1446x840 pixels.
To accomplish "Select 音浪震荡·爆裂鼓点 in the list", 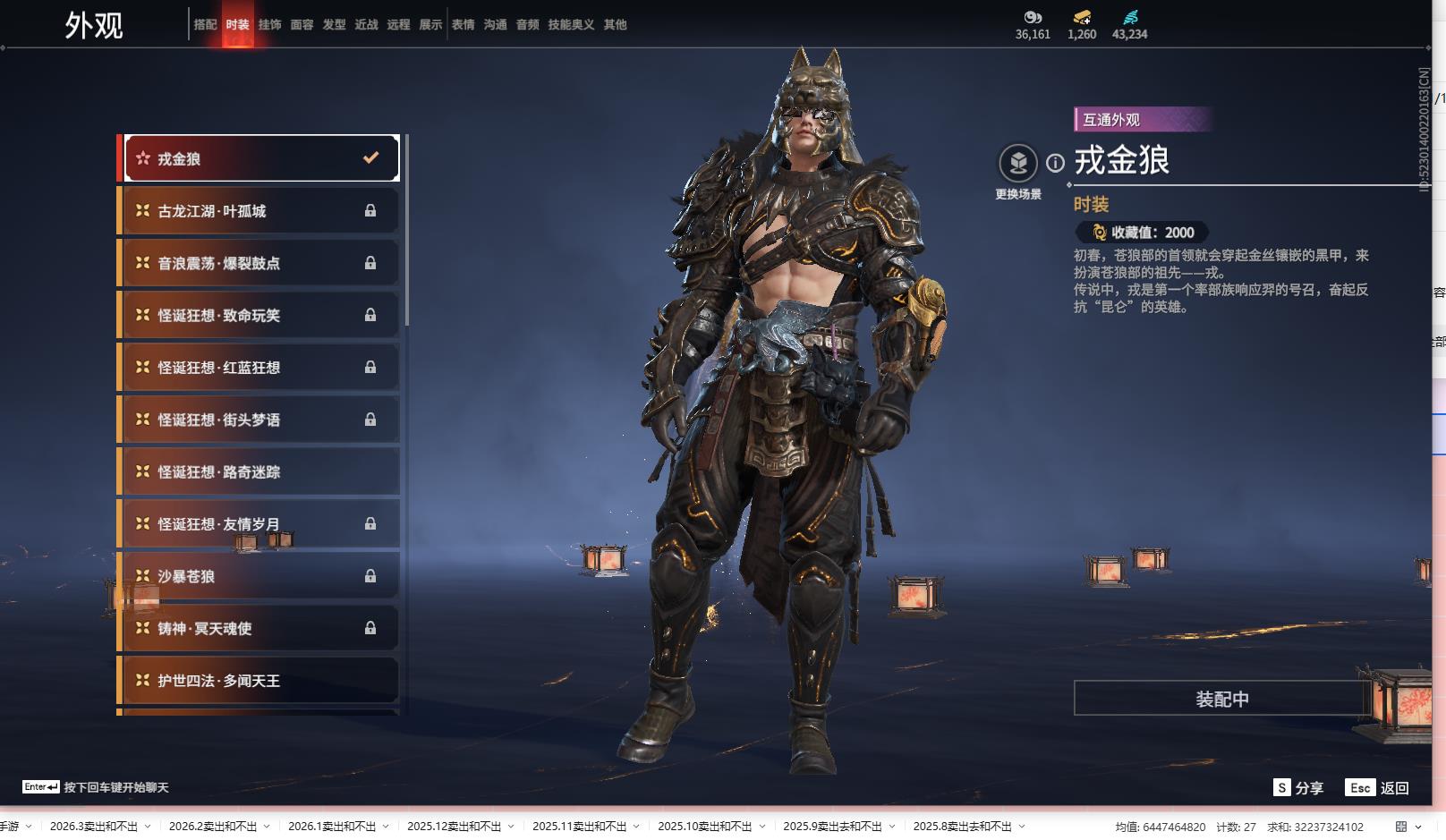I will click(x=260, y=263).
